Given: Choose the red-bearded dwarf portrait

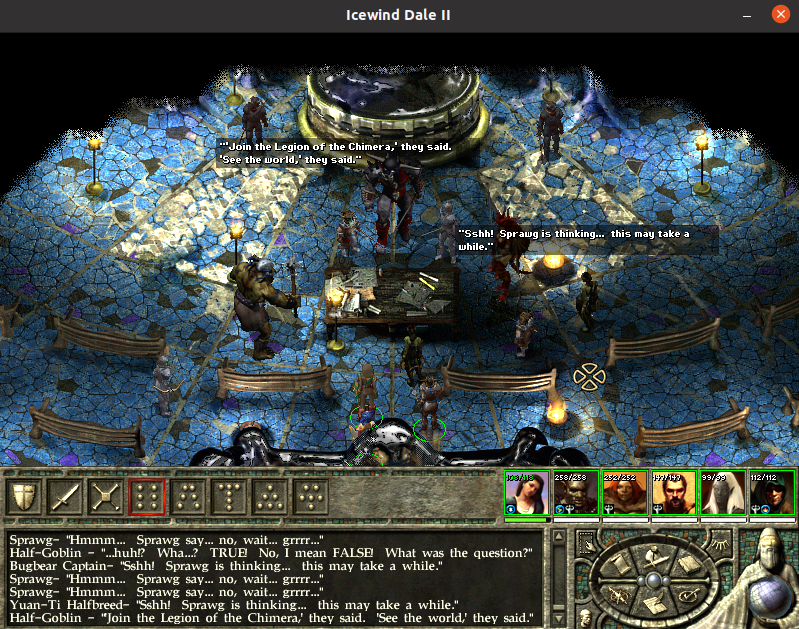Looking at the screenshot, I should (624, 492).
